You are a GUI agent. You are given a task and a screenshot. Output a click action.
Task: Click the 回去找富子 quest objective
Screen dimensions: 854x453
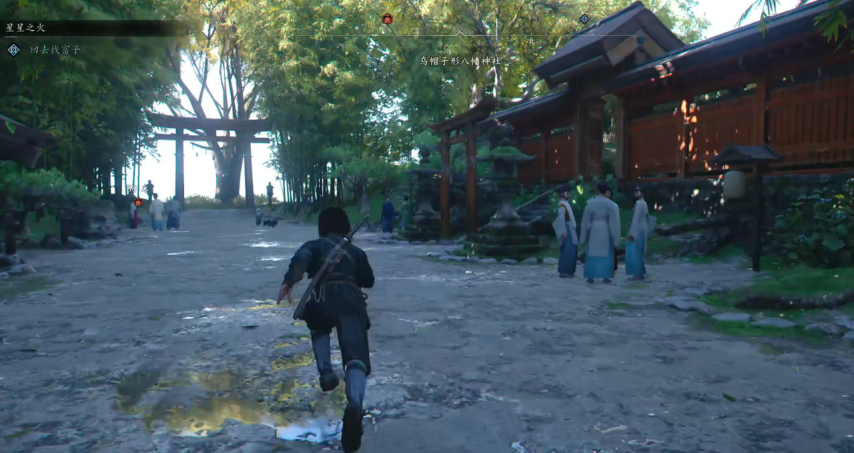click(x=55, y=49)
